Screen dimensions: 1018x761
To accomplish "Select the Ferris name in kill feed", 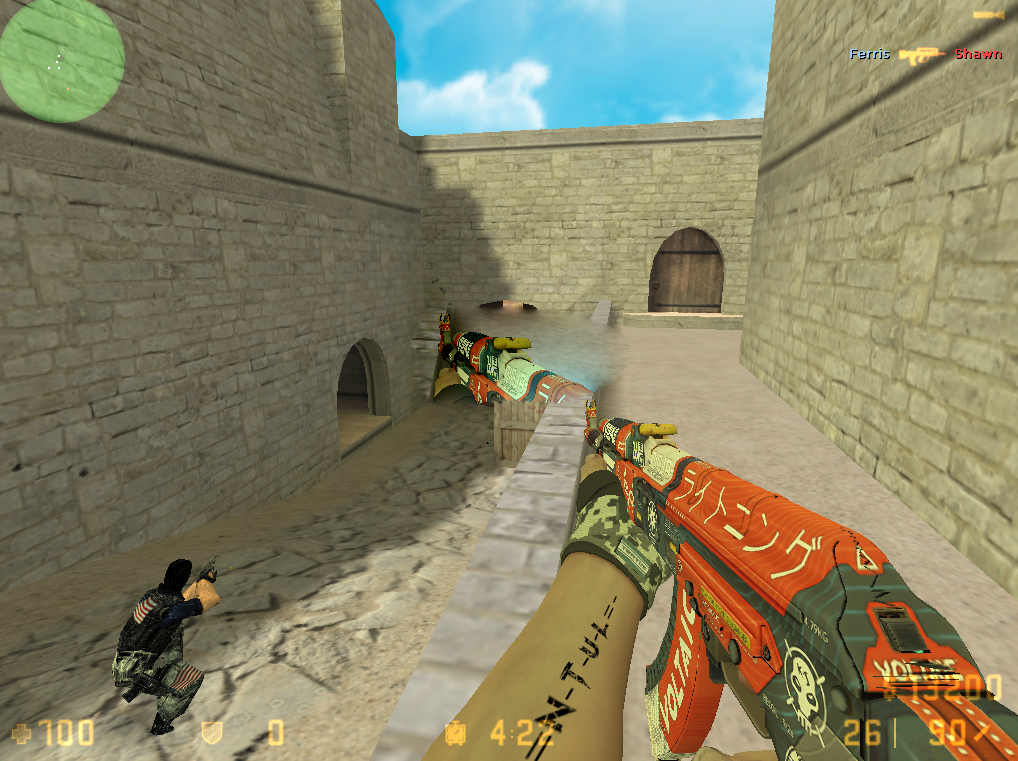I will (x=869, y=54).
